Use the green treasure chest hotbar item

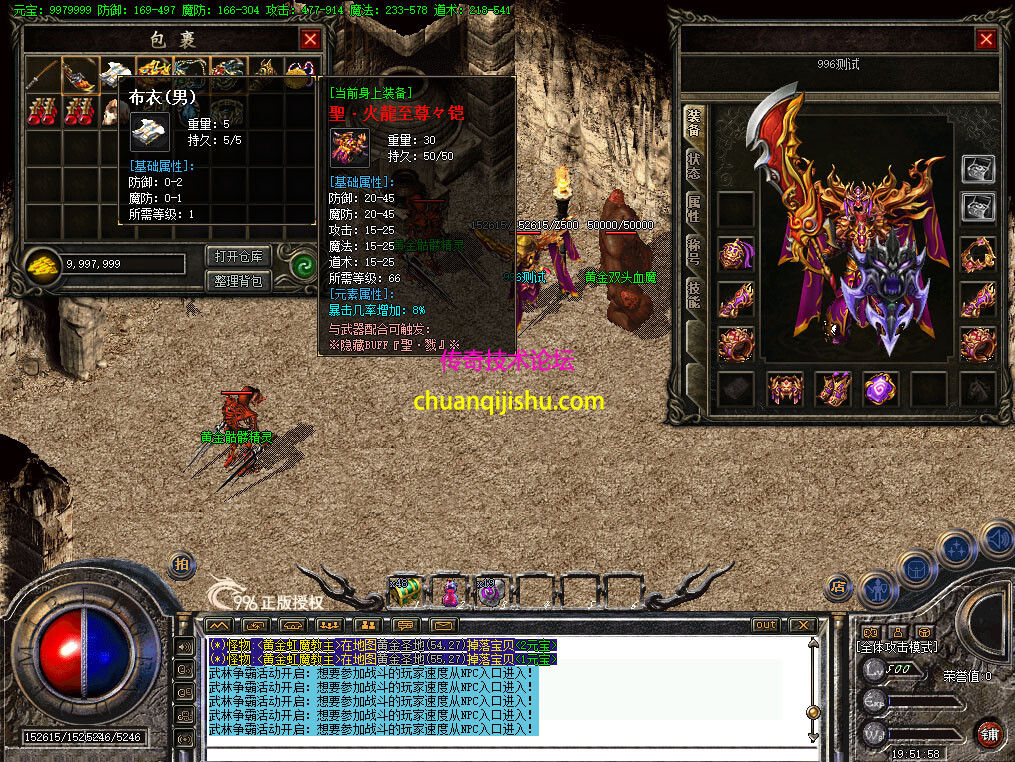[x=405, y=592]
